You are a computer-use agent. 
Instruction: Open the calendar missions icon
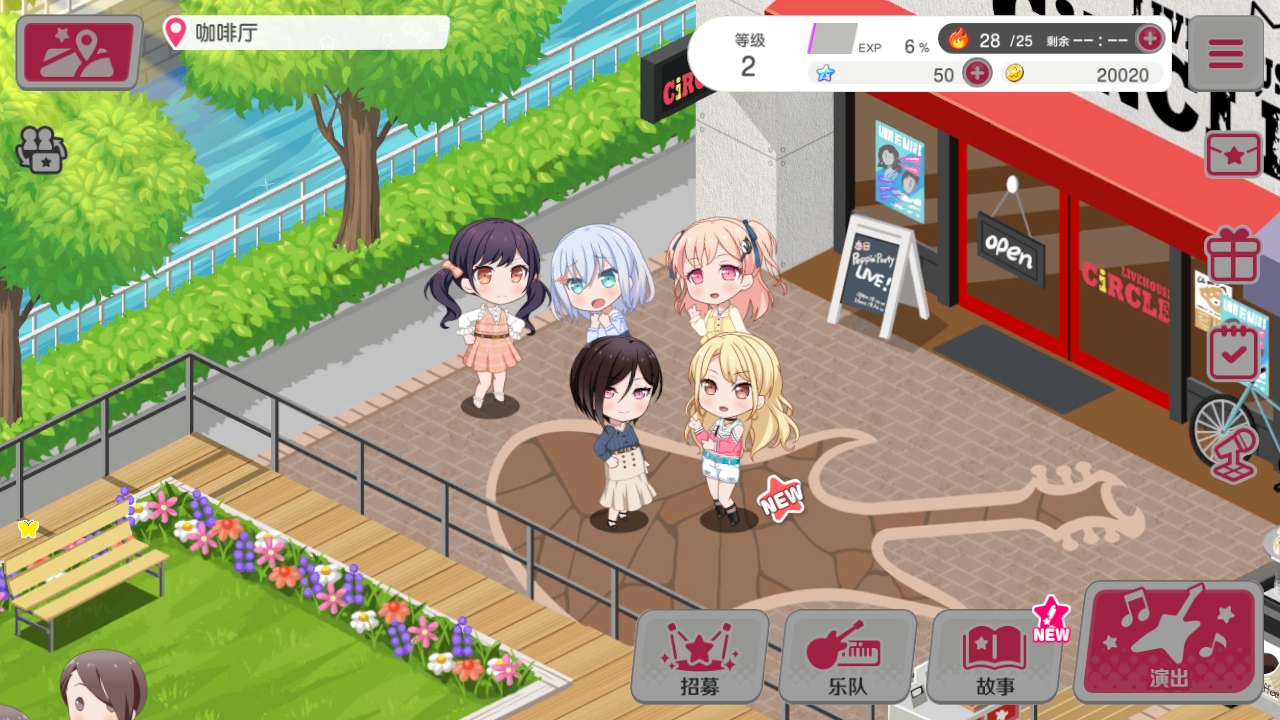(x=1233, y=352)
